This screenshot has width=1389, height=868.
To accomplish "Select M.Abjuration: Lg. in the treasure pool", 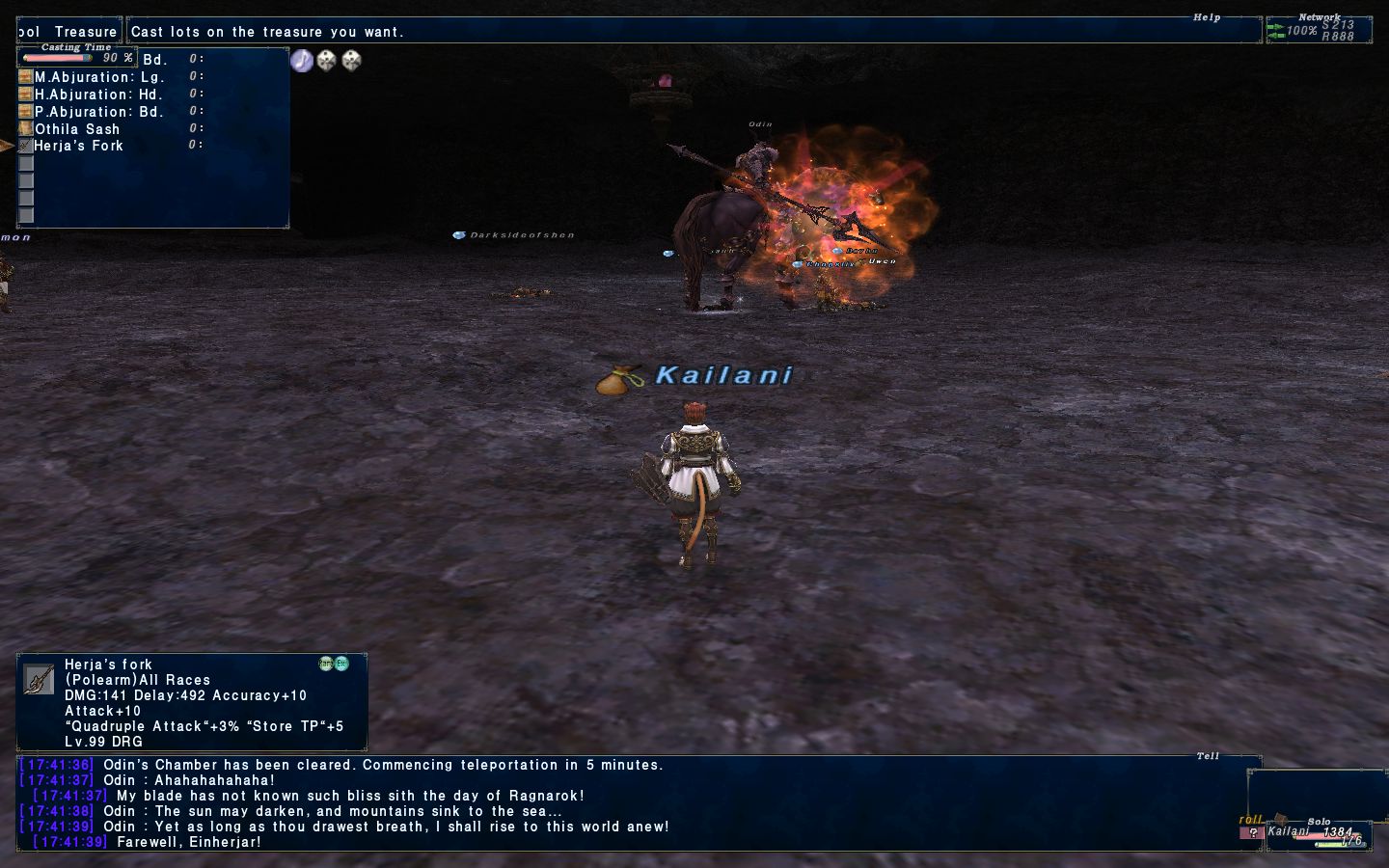I will (x=99, y=77).
